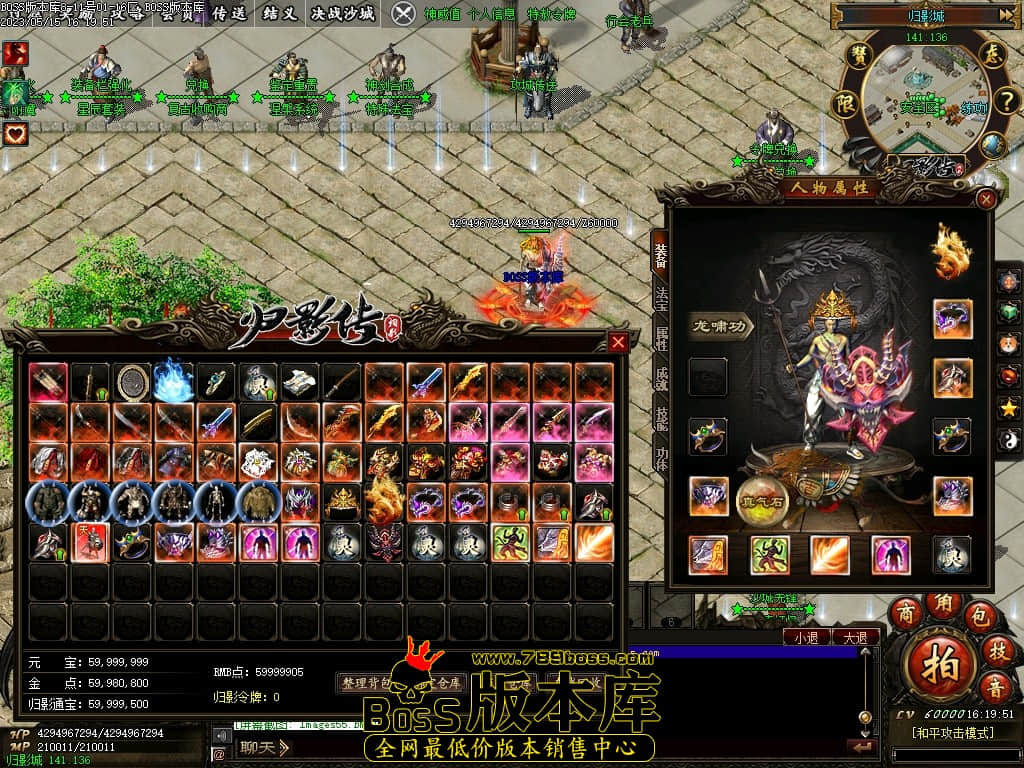Image resolution: width=1024 pixels, height=768 pixels.
Task: Select the 真气石 orb slot
Action: pos(763,499)
